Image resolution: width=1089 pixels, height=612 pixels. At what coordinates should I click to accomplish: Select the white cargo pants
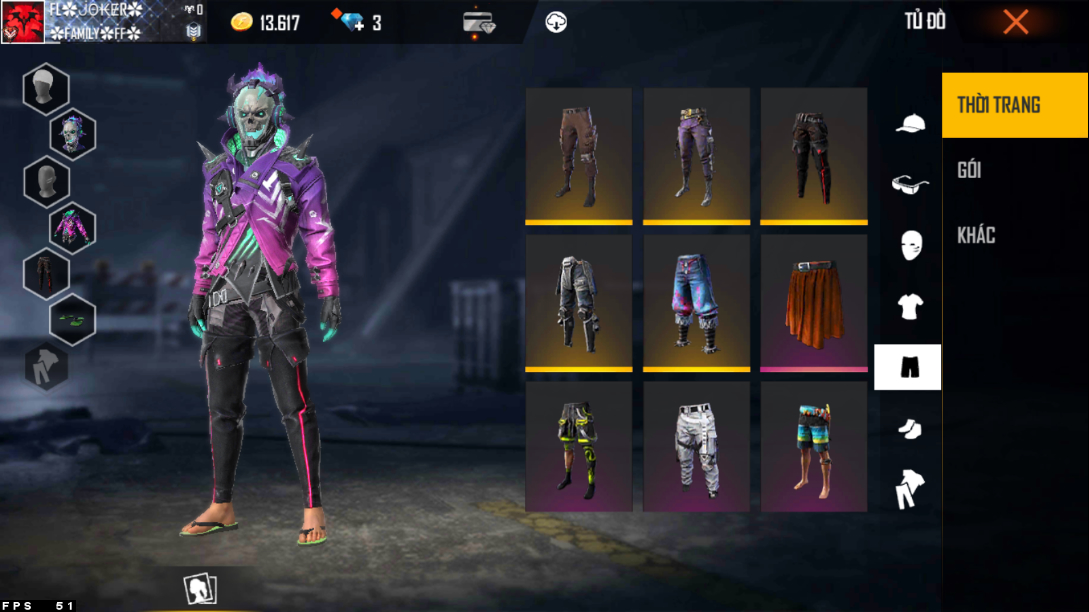(696, 447)
